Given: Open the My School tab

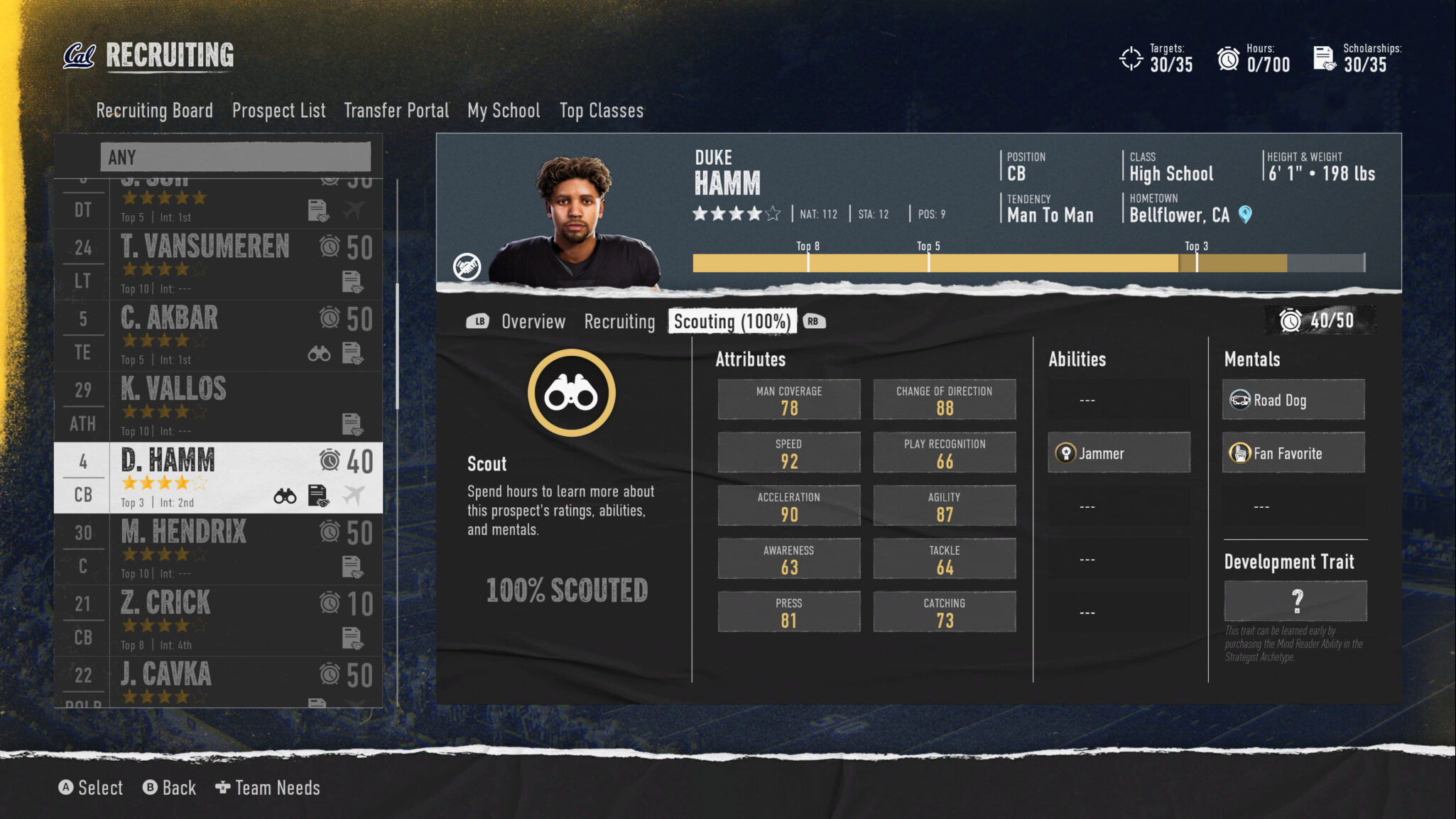Looking at the screenshot, I should [504, 111].
